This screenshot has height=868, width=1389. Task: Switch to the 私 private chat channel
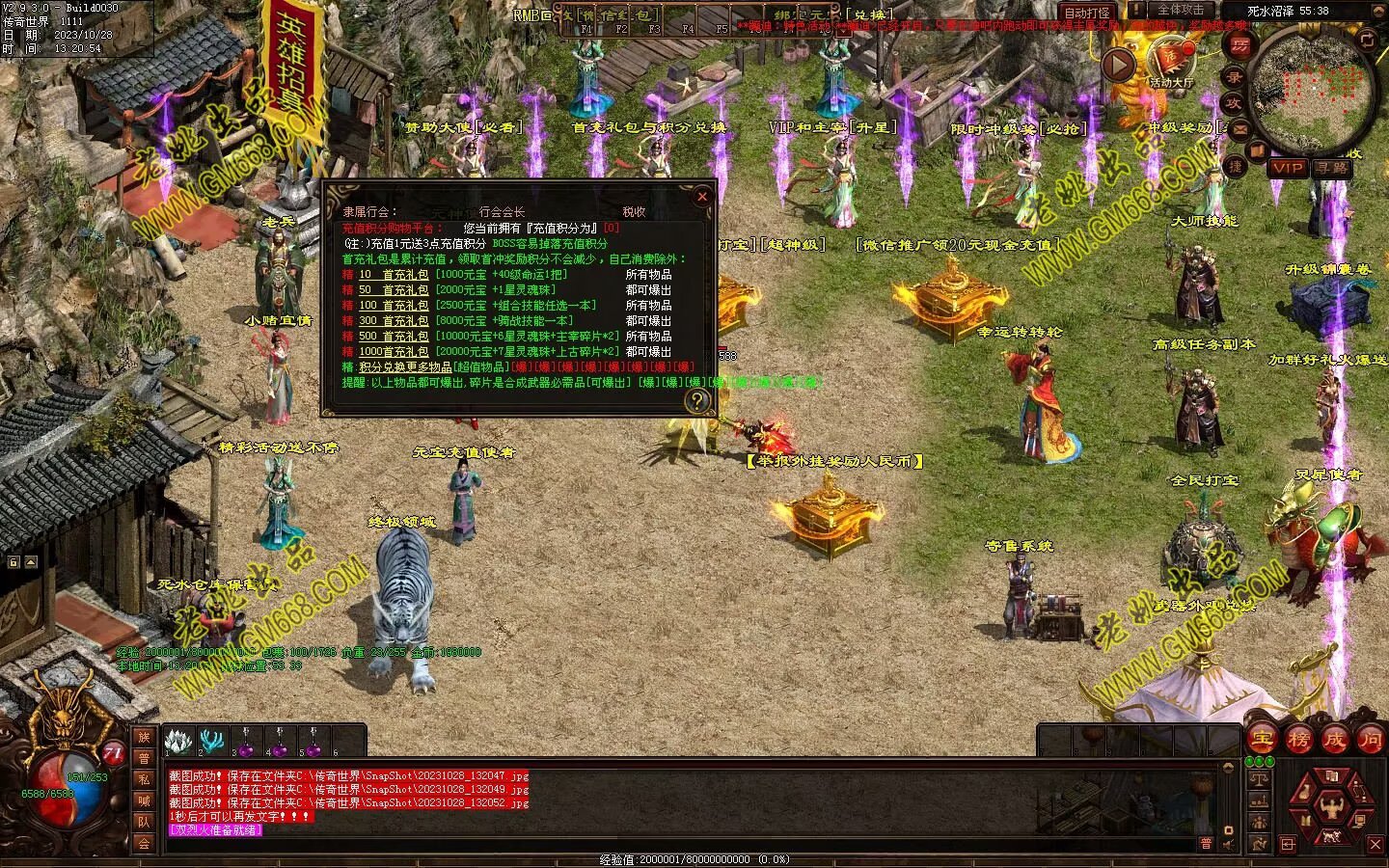(x=144, y=779)
